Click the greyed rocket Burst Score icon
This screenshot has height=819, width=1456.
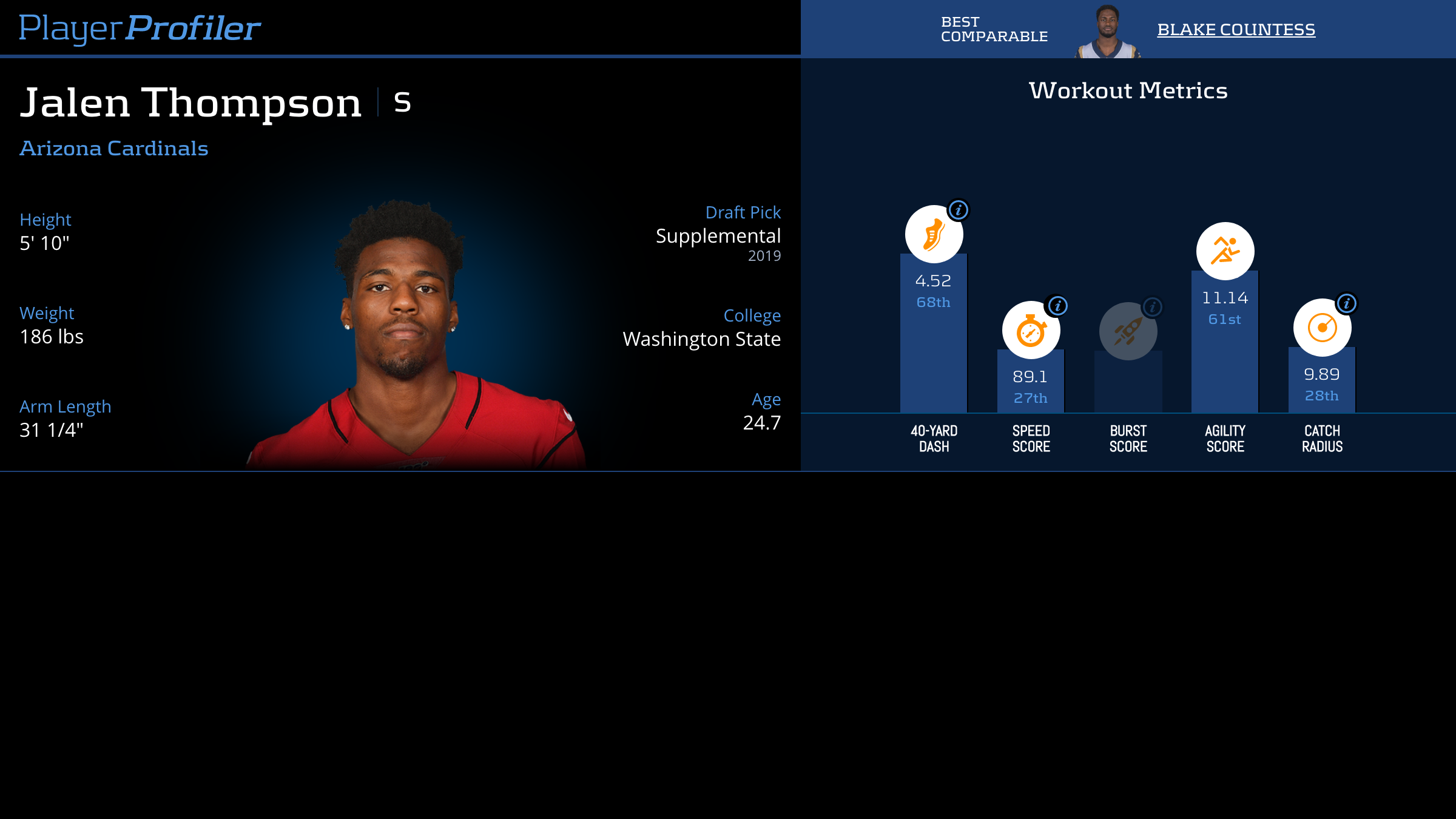pyautogui.click(x=1128, y=331)
